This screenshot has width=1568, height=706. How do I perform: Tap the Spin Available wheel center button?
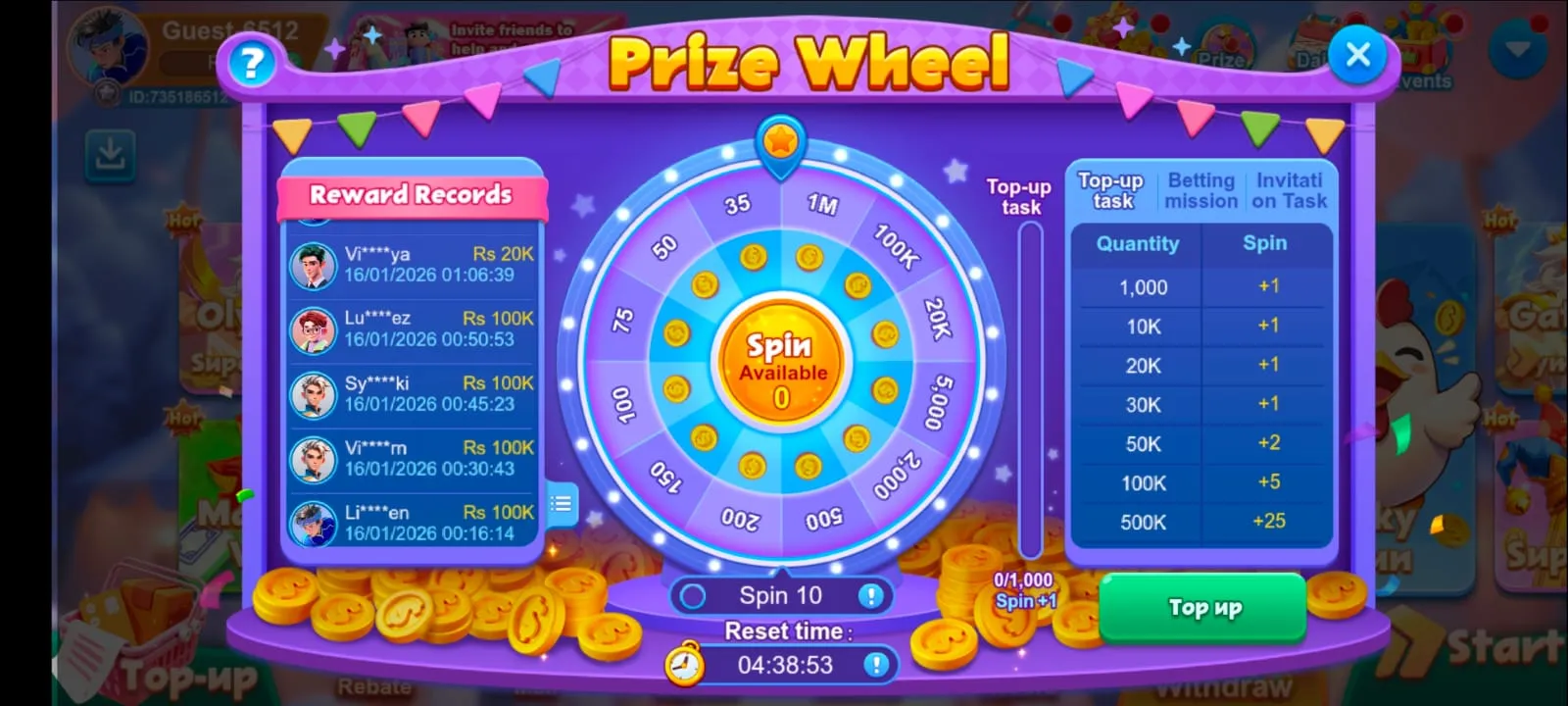pos(781,363)
